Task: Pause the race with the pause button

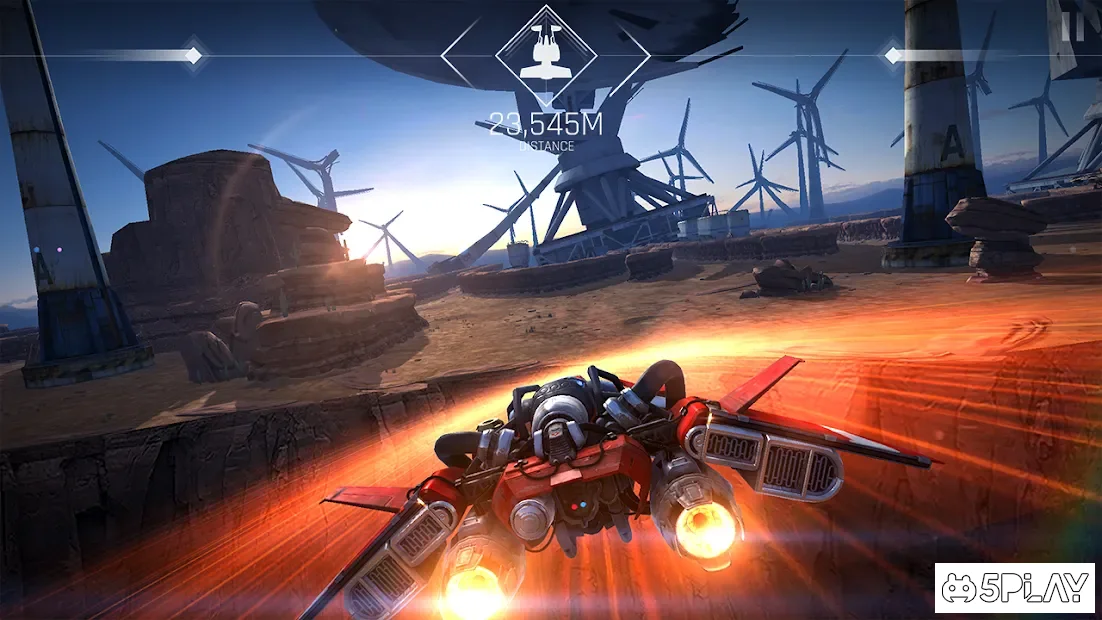Action: pos(1073,26)
